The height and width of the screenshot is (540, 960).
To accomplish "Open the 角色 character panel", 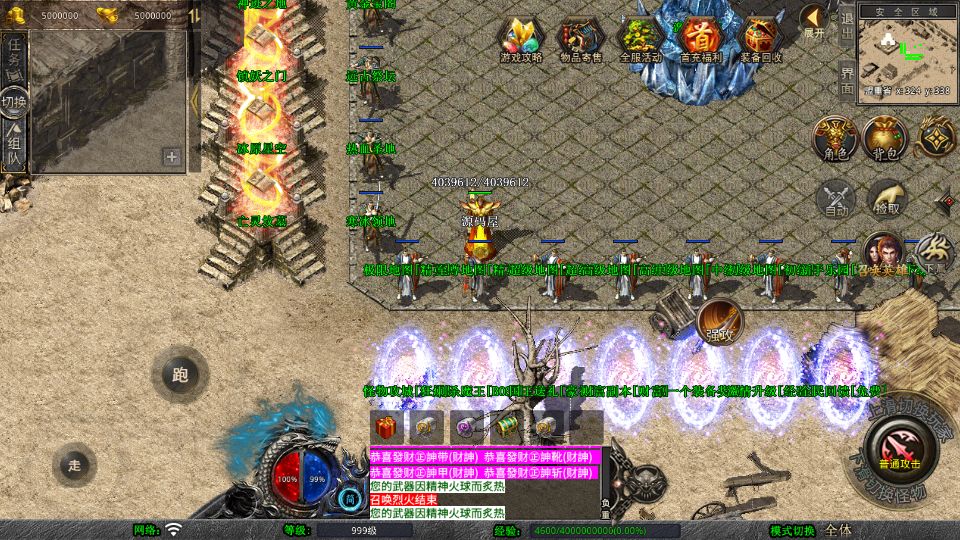I will coord(834,139).
